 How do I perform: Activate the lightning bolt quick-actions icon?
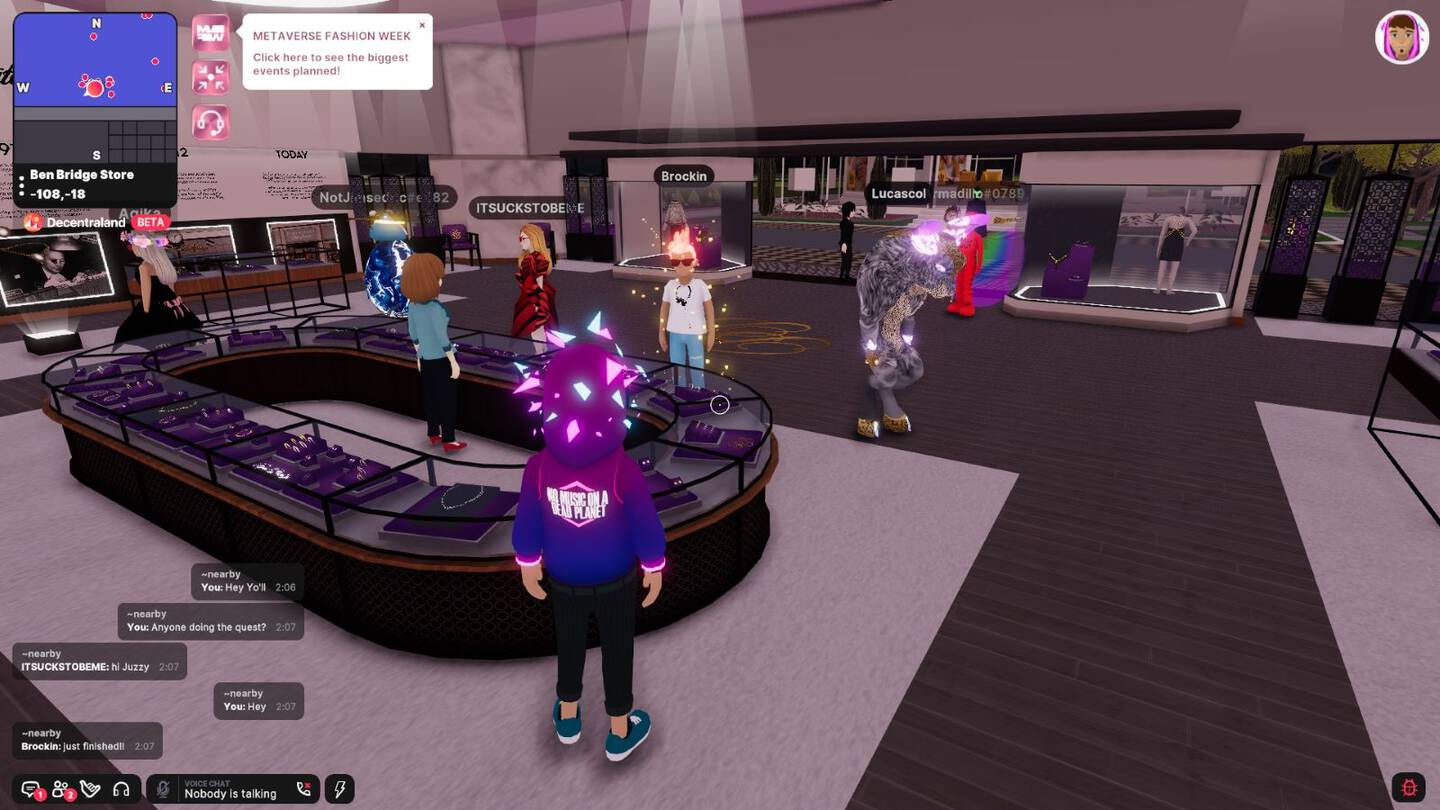click(338, 789)
